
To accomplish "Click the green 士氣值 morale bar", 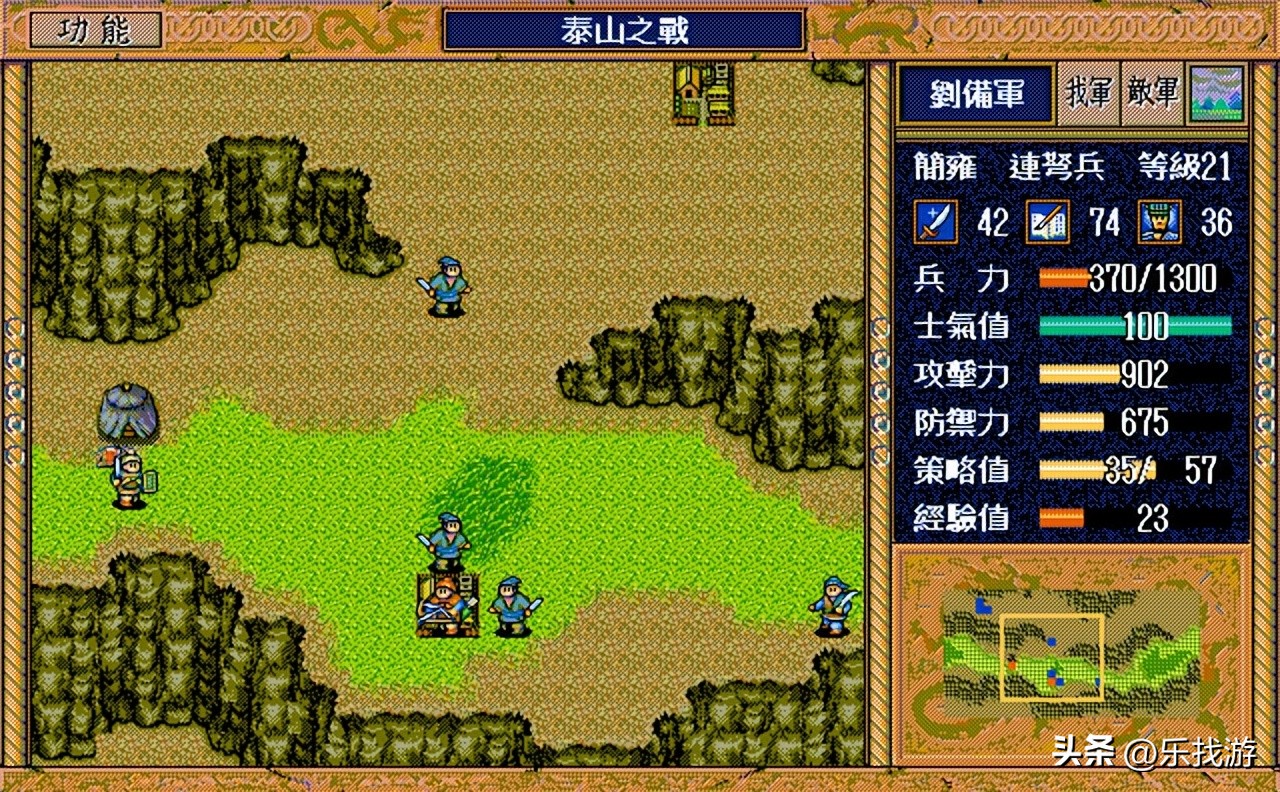I will [x=1135, y=326].
